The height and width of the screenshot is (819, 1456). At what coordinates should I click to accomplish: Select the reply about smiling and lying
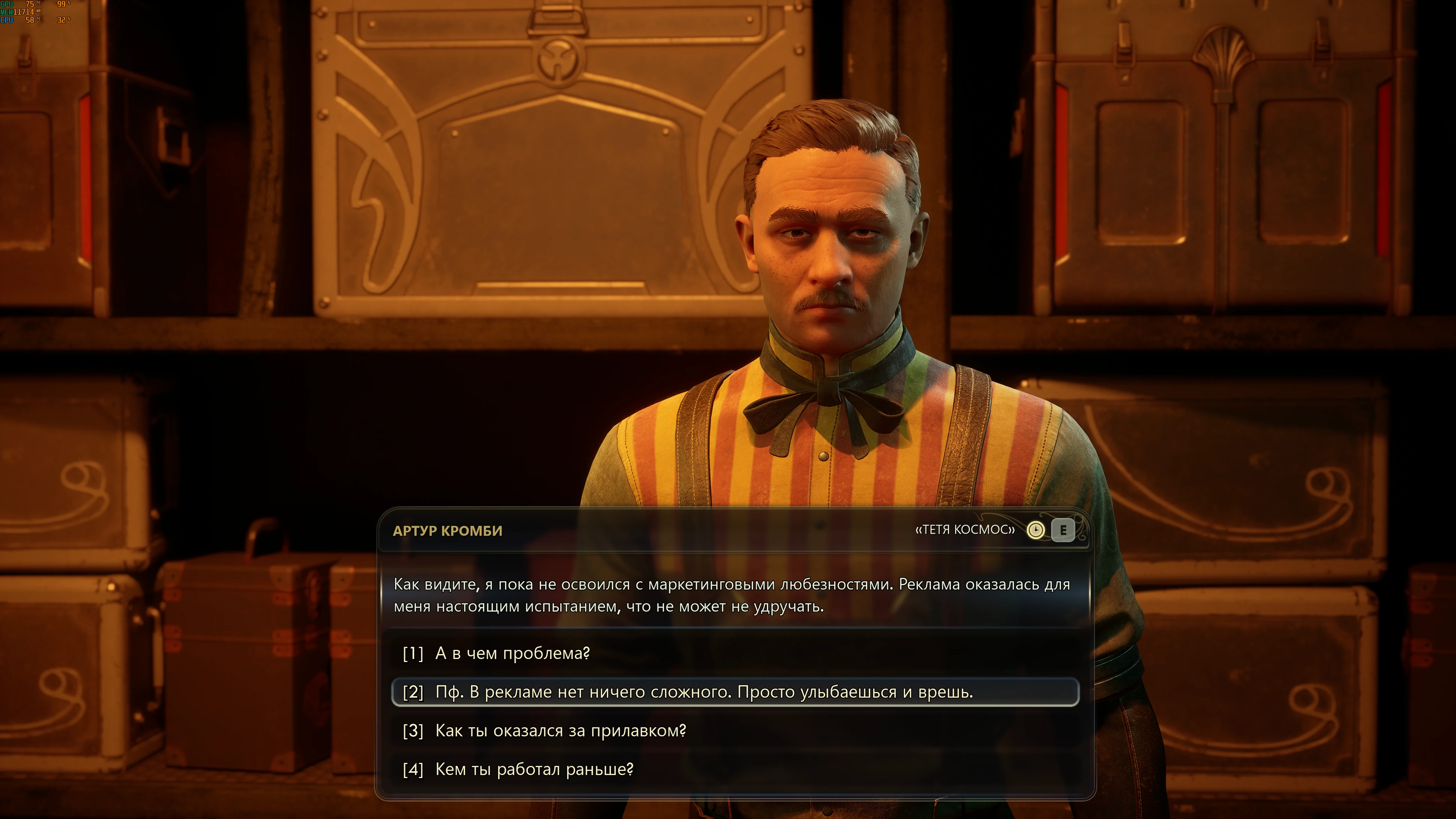[704, 692]
